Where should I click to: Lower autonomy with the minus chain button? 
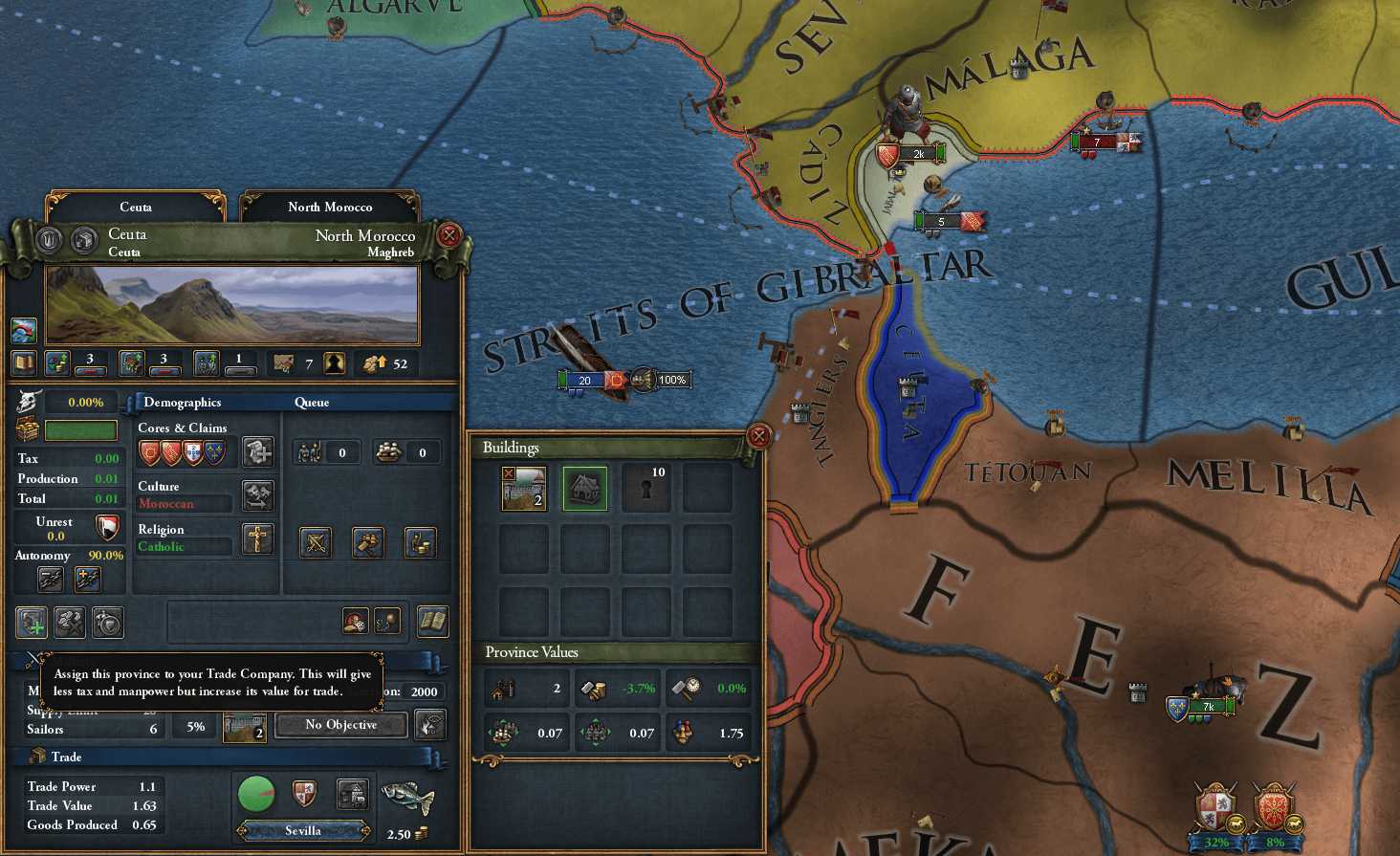(51, 579)
